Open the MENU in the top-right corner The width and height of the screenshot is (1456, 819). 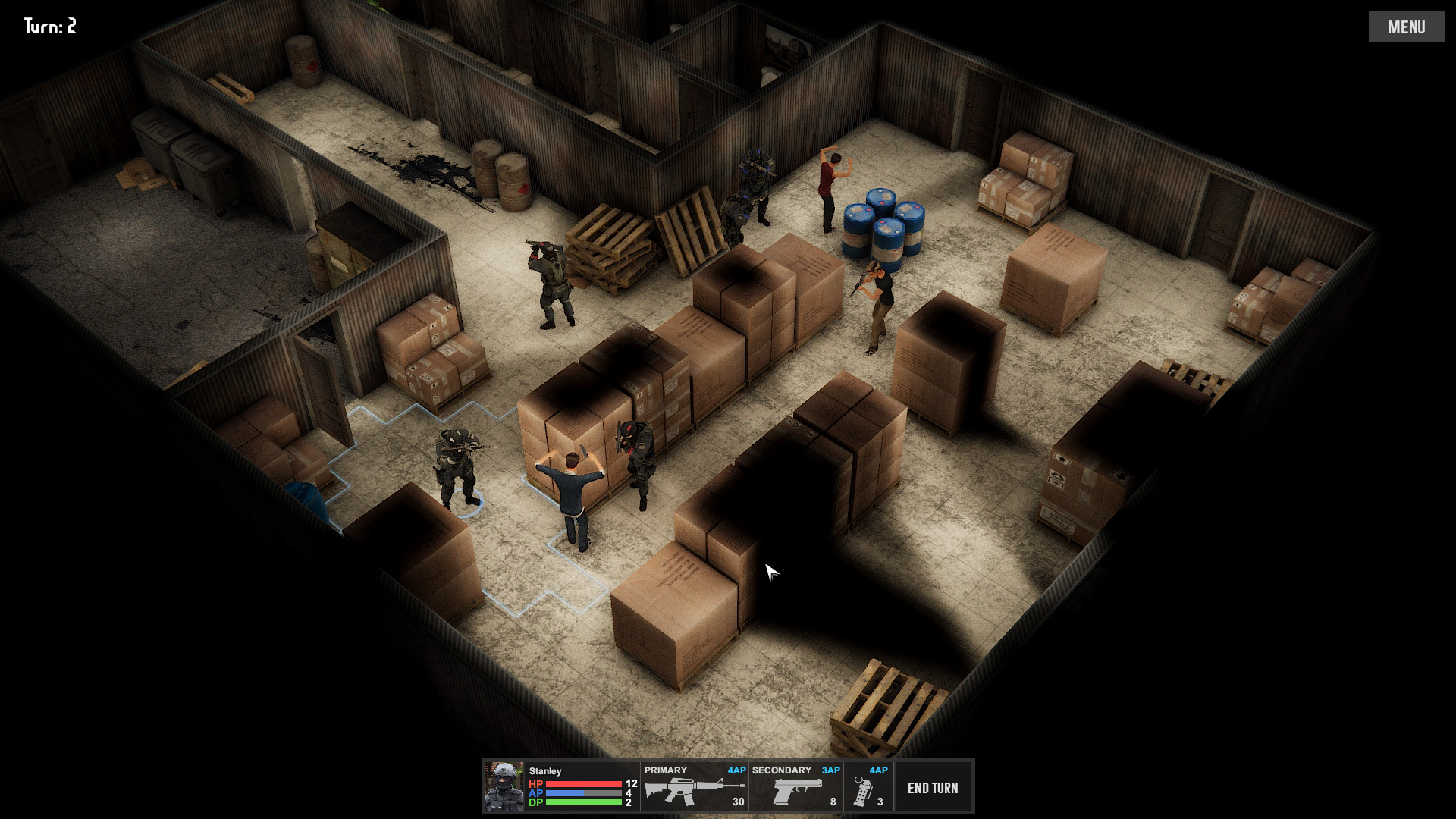tap(1407, 27)
